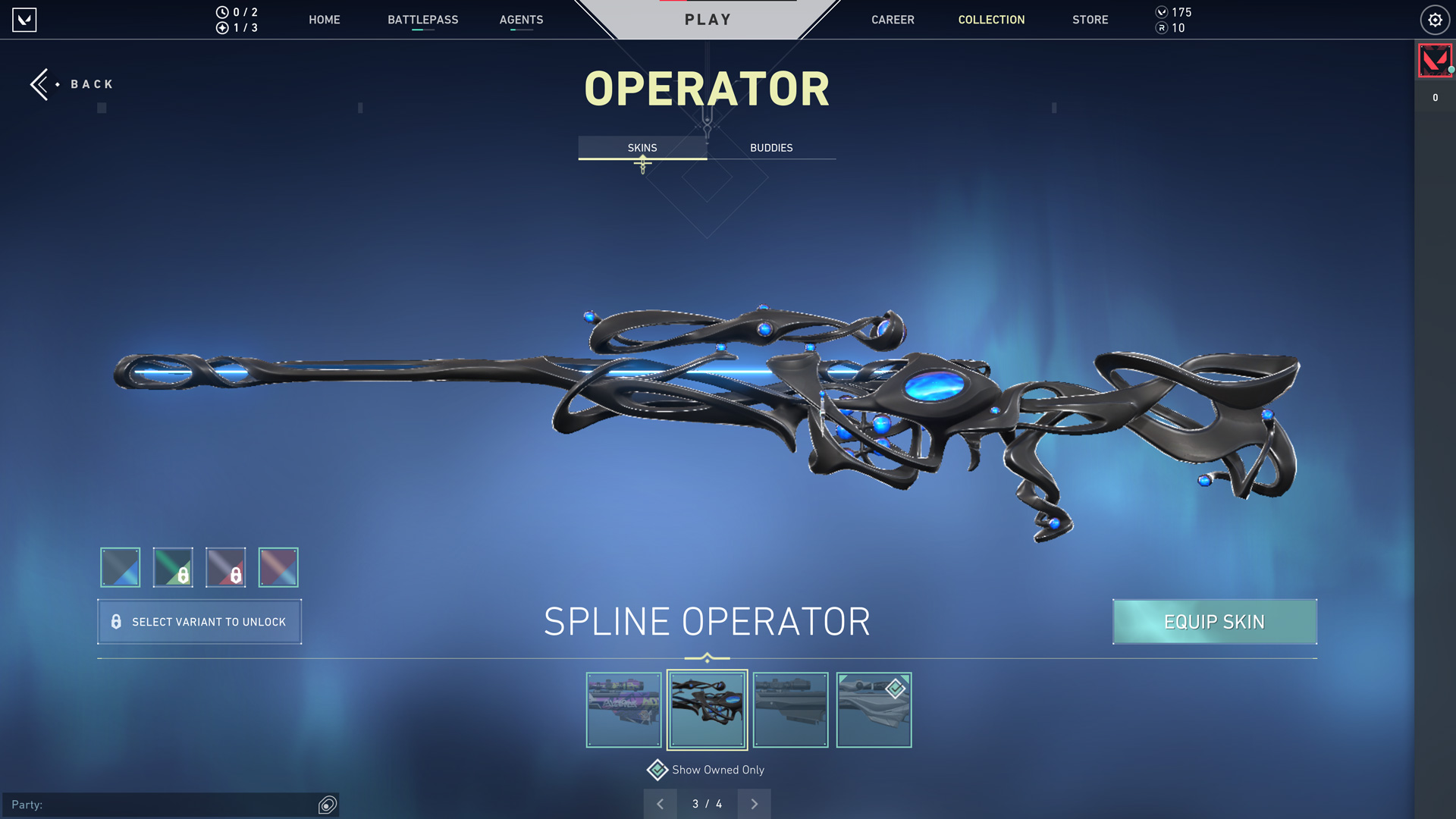Screen dimensions: 1456x819
Task: Click the Equip Skin button
Action: tap(1214, 622)
